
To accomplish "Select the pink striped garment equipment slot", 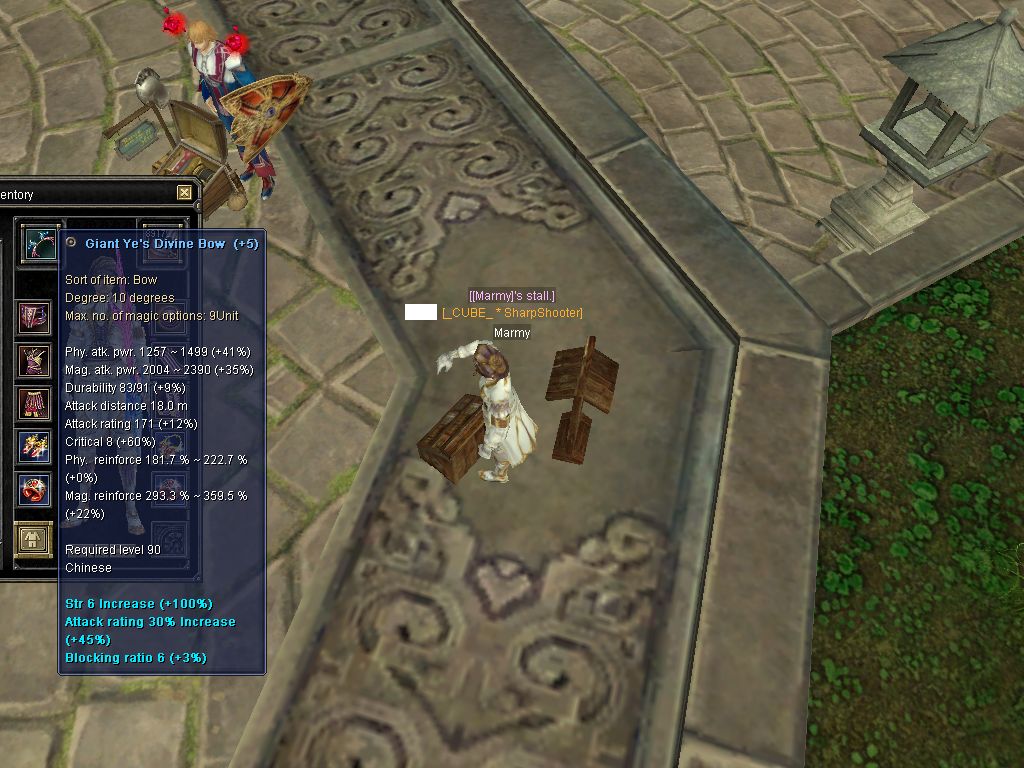I will [x=34, y=318].
